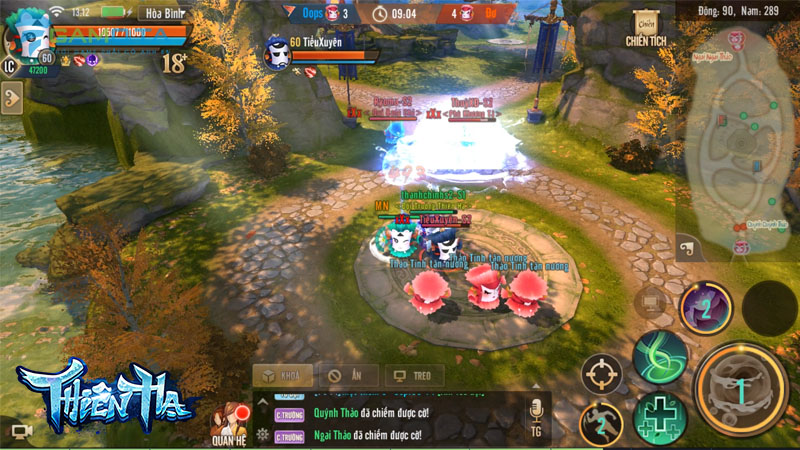Tap the crosshair target-lock button

pyautogui.click(x=602, y=375)
